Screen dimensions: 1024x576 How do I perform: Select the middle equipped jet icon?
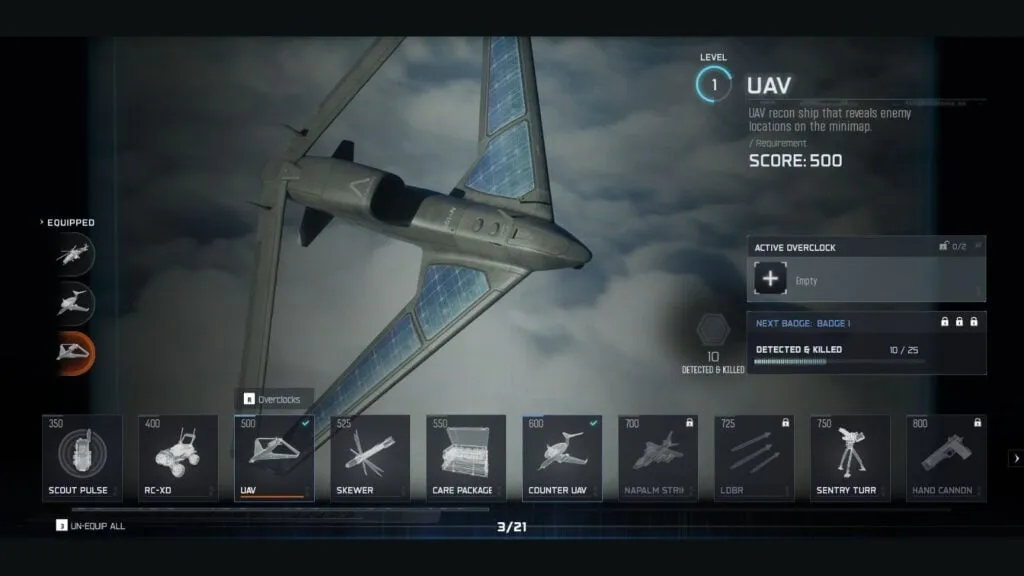pos(75,301)
